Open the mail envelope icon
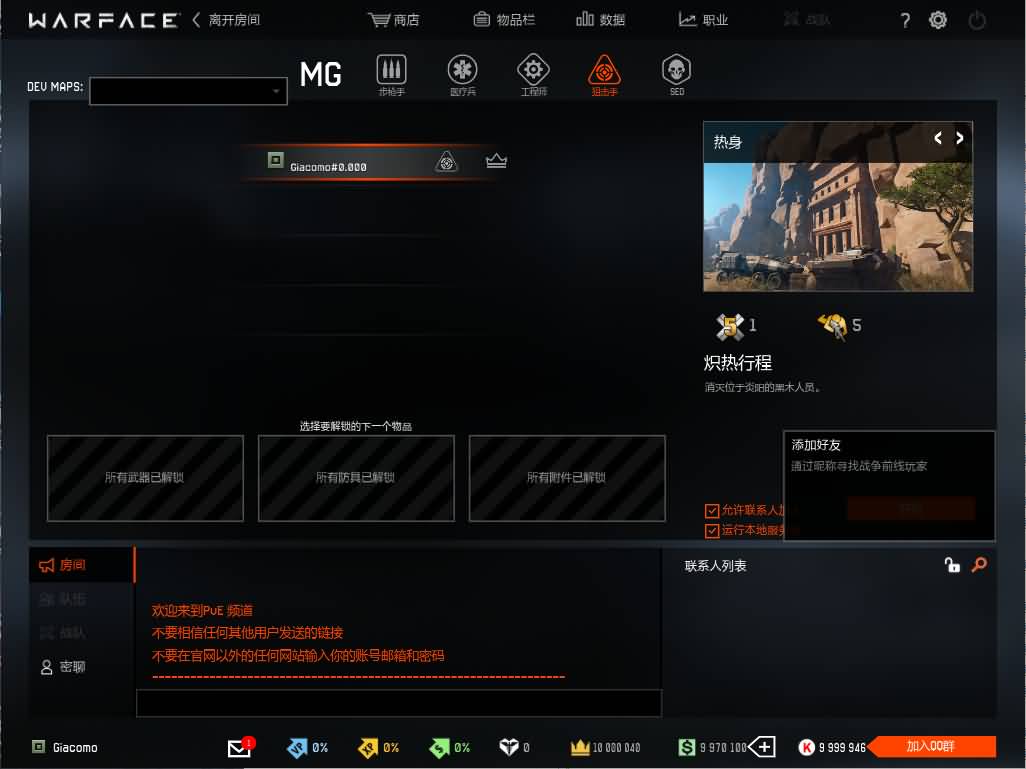Screen dimensions: 1026x769 239,748
